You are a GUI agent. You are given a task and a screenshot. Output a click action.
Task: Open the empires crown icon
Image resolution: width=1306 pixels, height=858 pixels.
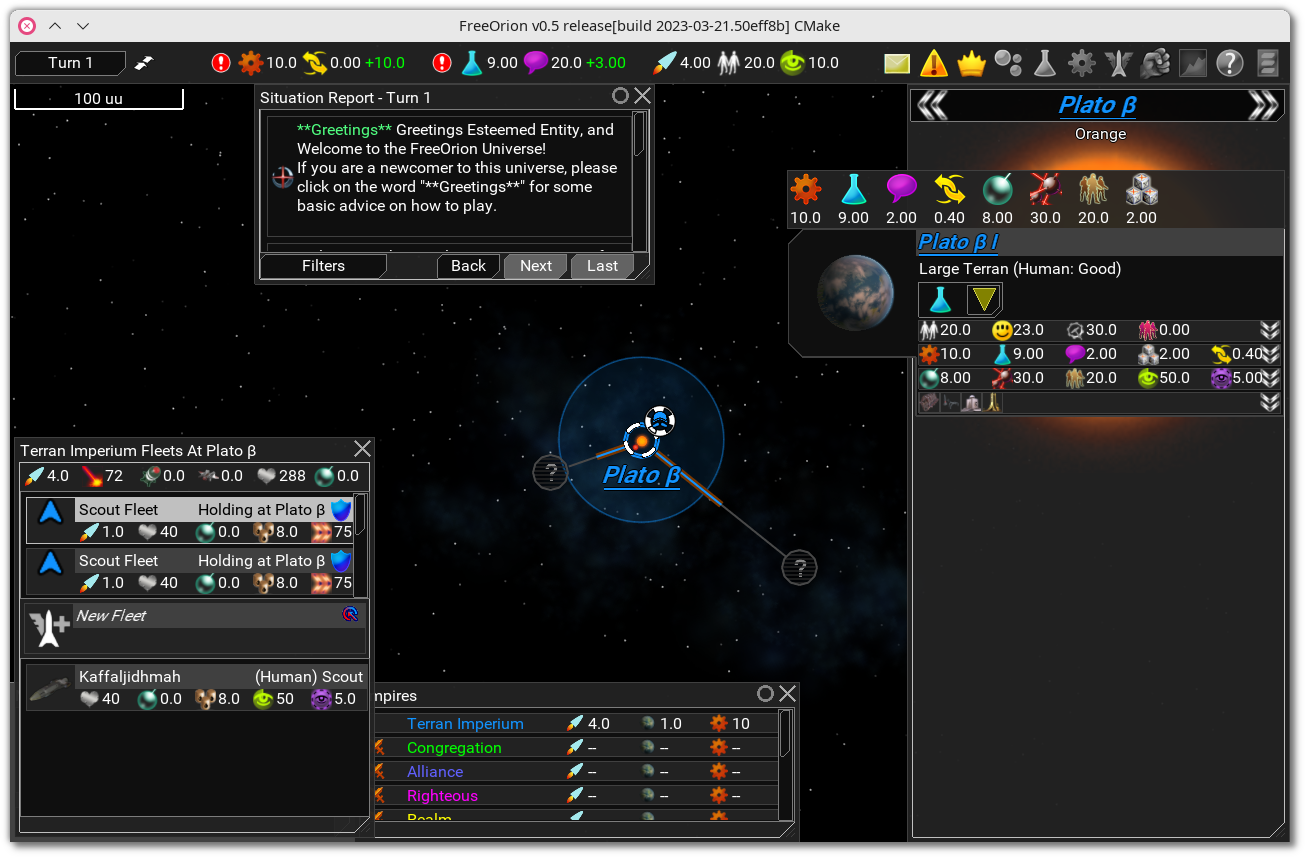coord(971,63)
